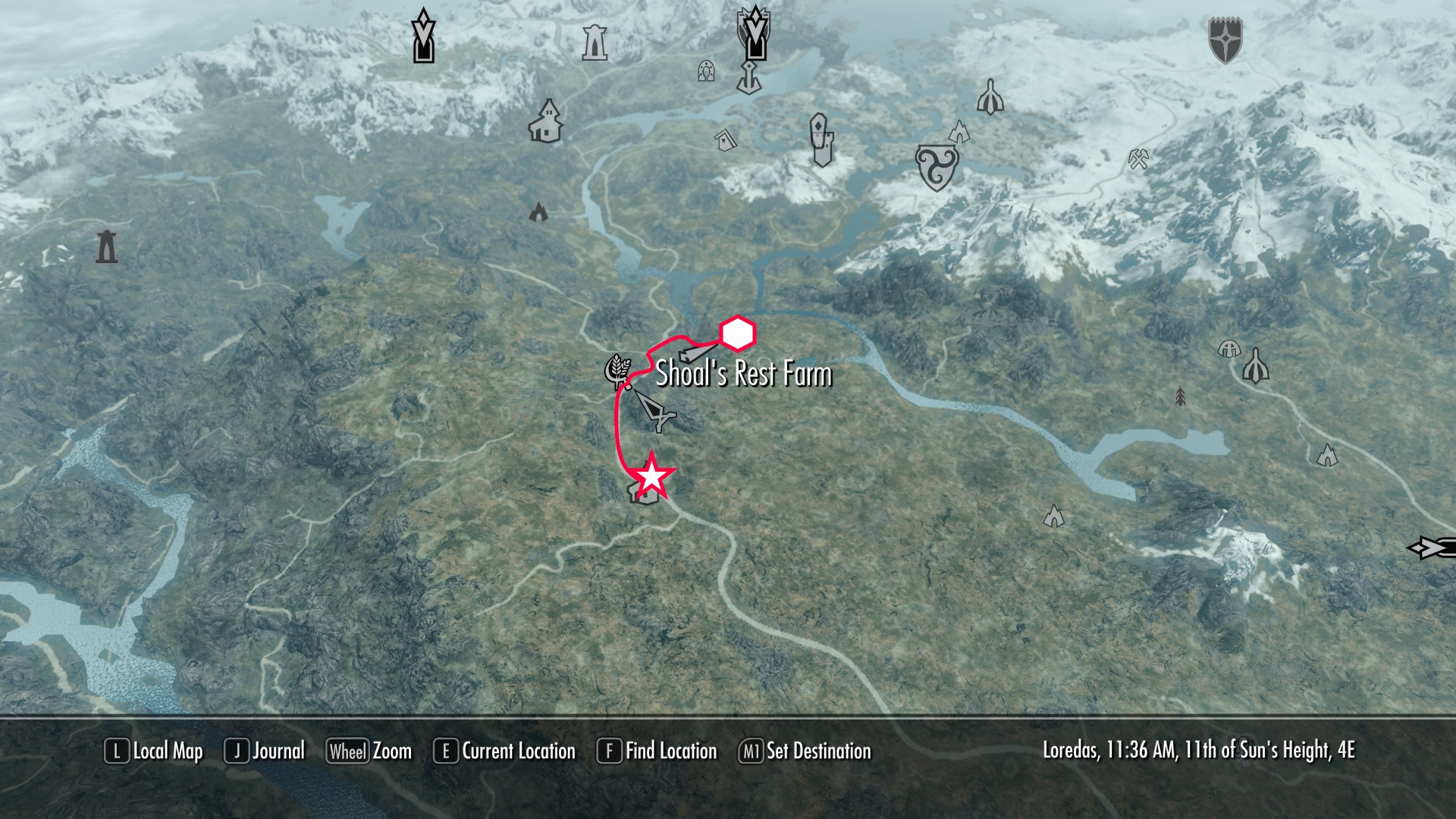Screen dimensions: 1456x819
Task: Select the triskelion shield hold marker
Action: click(x=937, y=167)
